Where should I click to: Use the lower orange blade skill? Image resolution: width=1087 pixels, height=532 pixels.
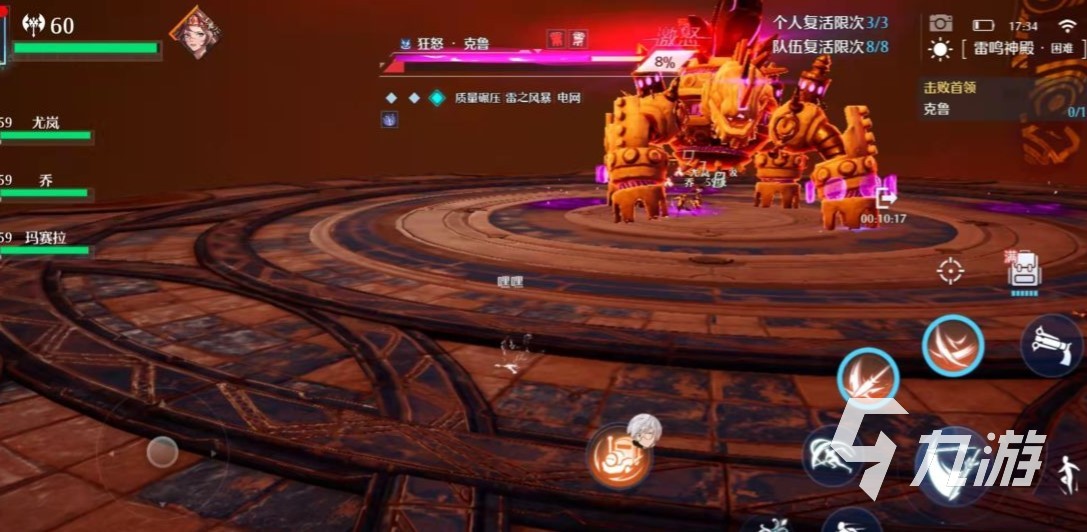point(867,380)
